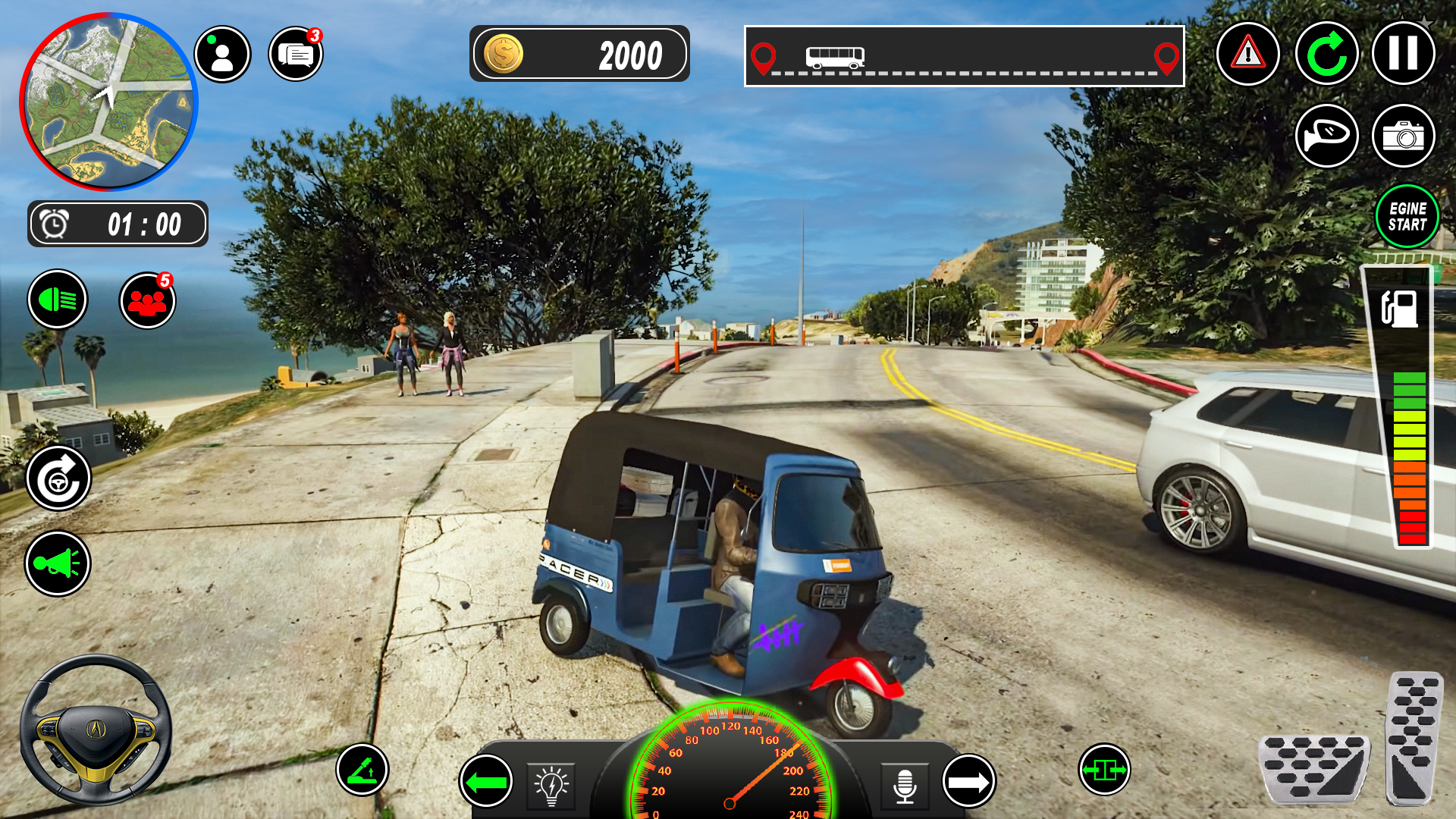1456x819 pixels.
Task: Tap the hazard warning triangle button
Action: pos(1247,55)
